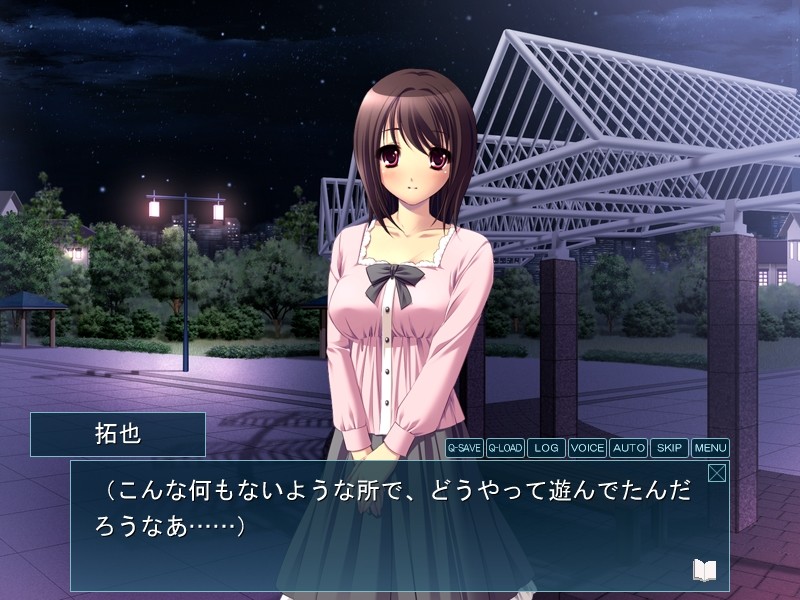800x600 pixels.
Task: Hide the dialogue box with the X
Action: [x=716, y=473]
